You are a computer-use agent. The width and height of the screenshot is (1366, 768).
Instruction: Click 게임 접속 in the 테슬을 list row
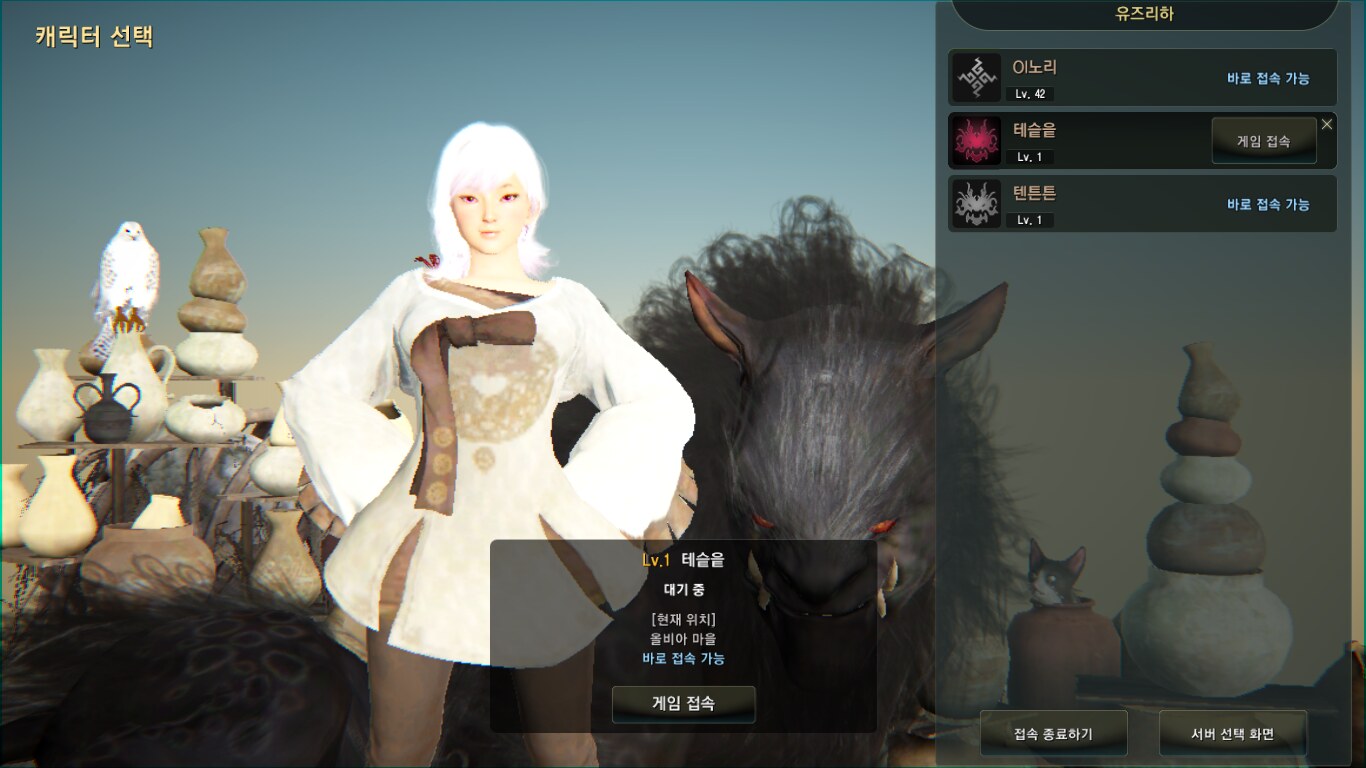coord(1263,141)
